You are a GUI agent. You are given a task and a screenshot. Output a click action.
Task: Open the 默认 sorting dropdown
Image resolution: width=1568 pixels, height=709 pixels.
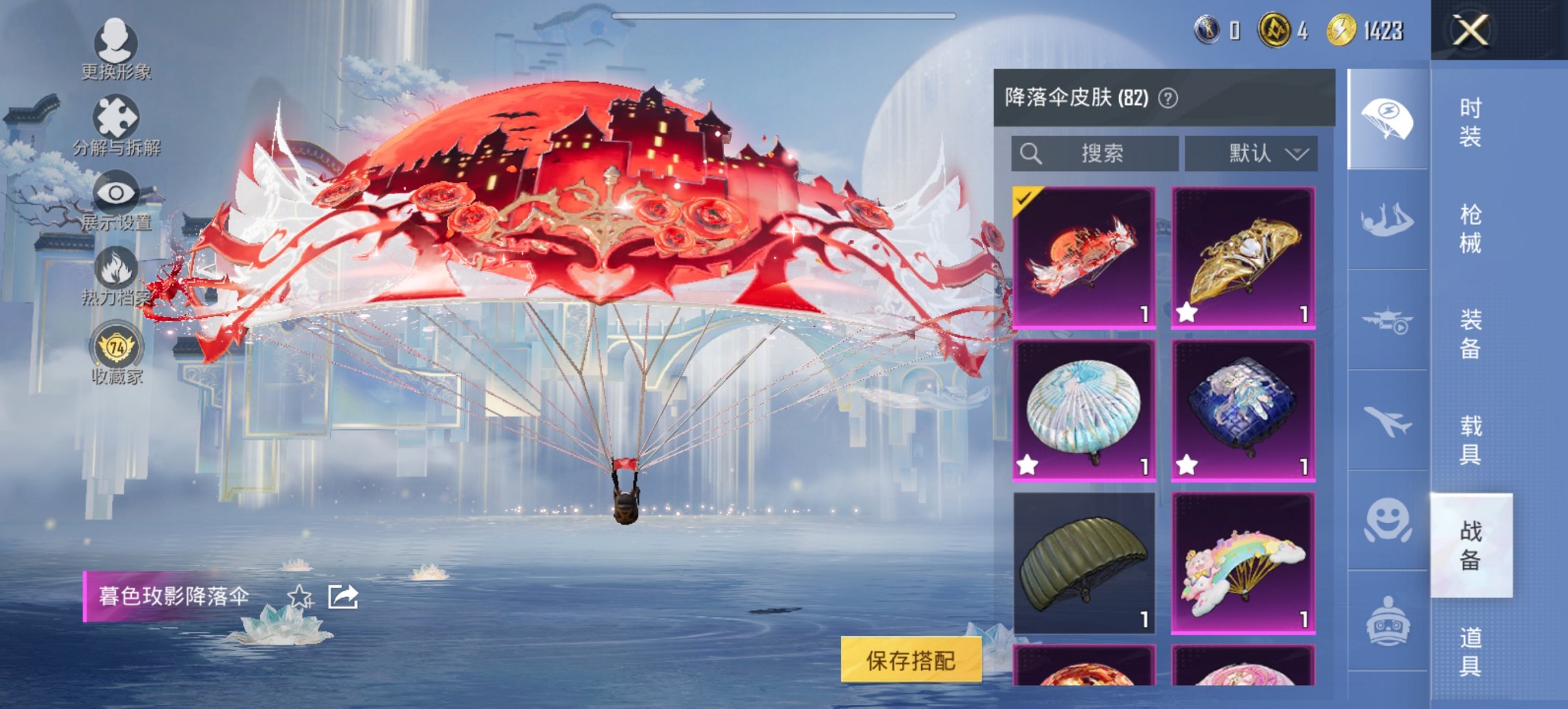(x=1254, y=153)
